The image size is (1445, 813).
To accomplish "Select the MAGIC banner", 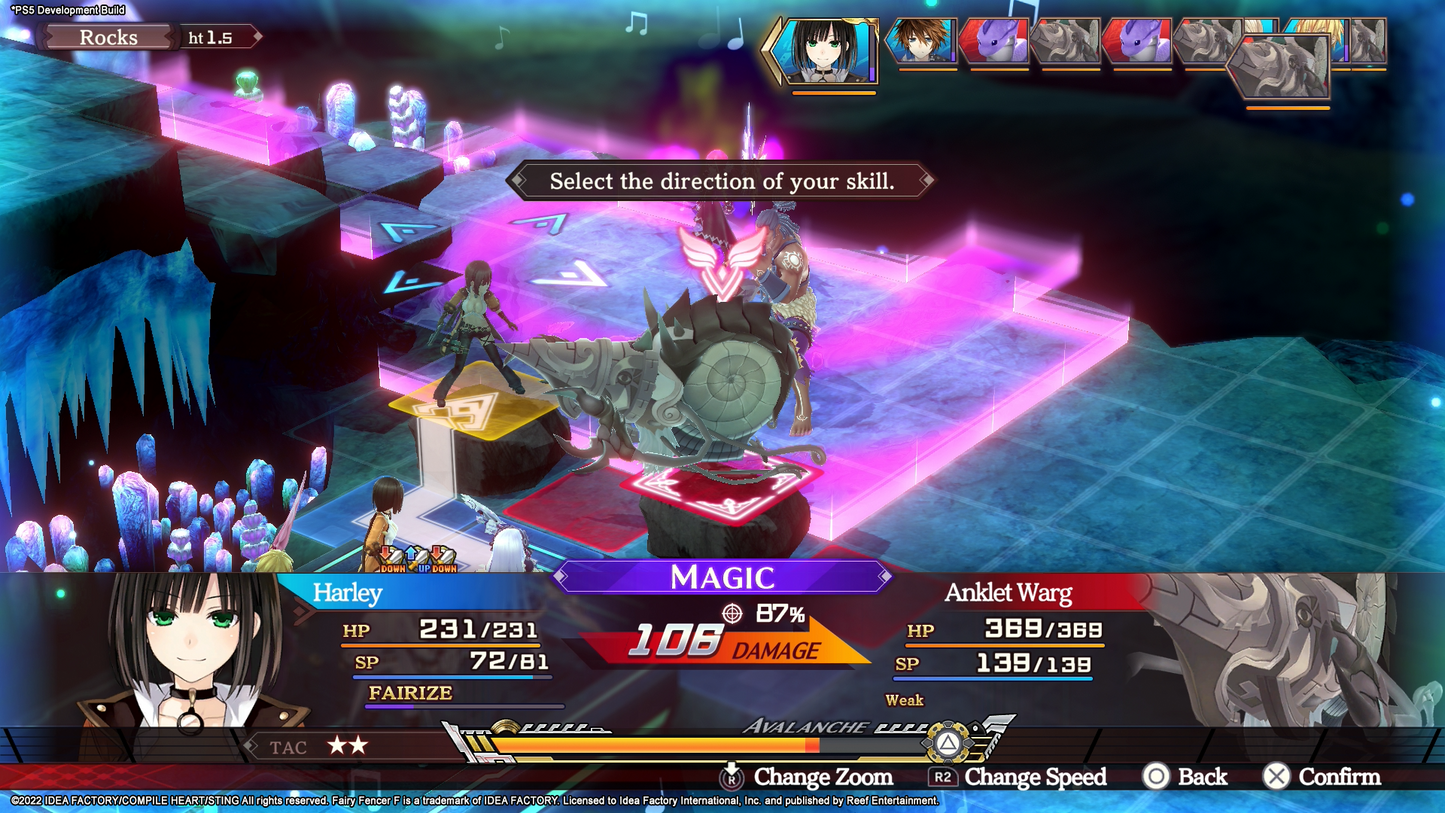I will 722,578.
